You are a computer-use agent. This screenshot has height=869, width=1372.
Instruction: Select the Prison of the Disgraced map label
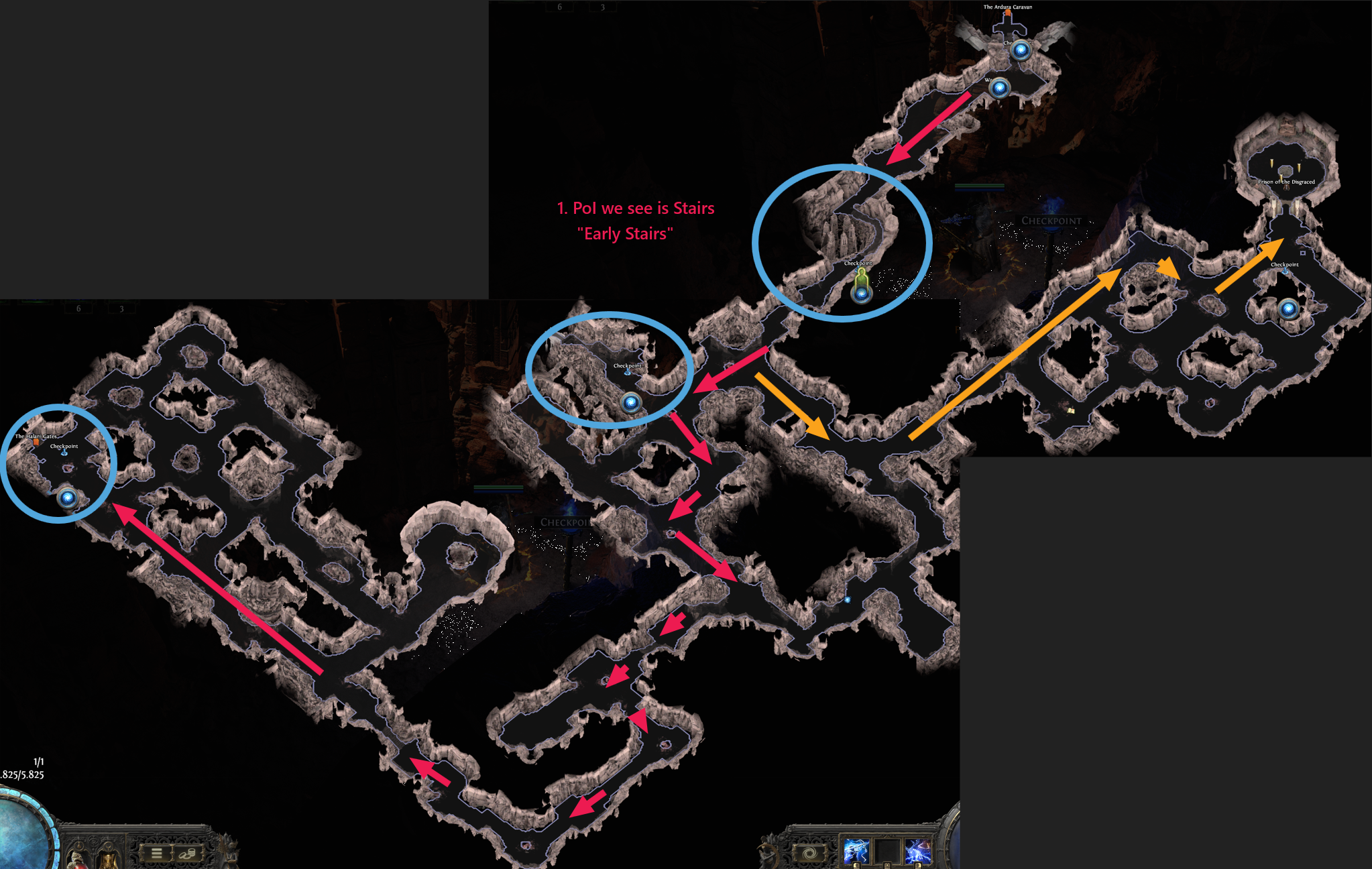1287,182
